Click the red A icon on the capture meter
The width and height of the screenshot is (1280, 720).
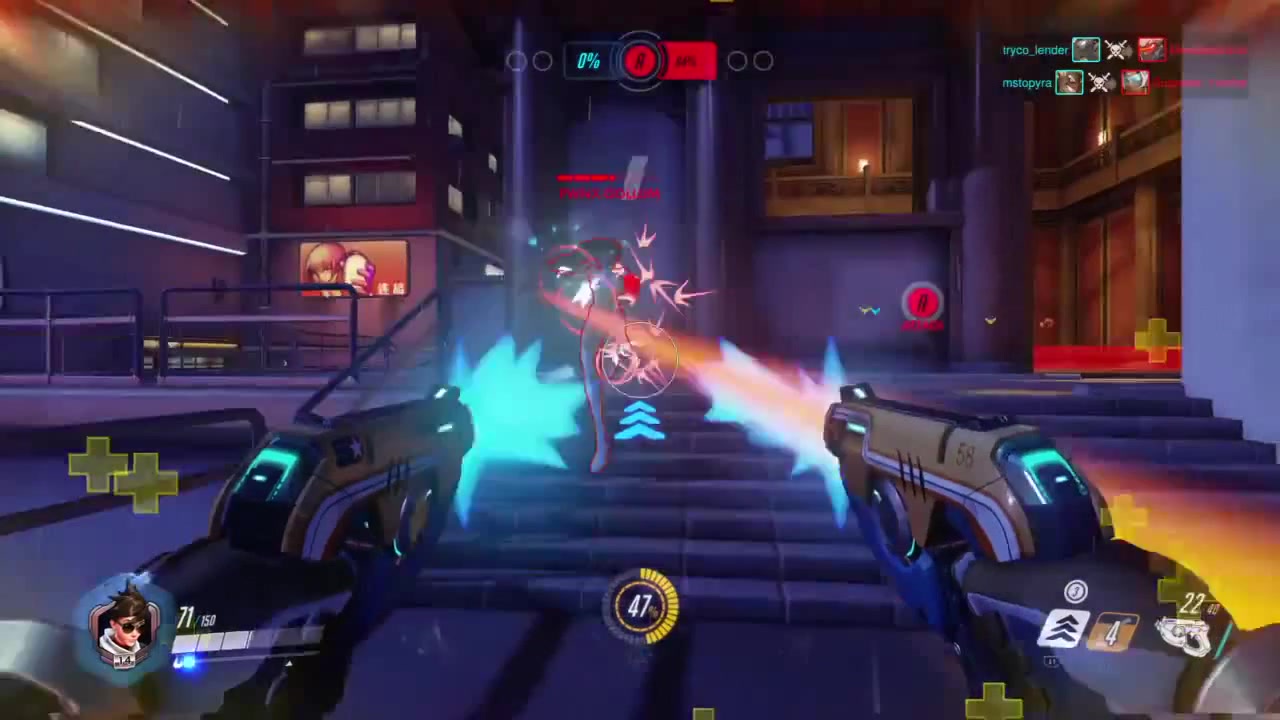(640, 60)
